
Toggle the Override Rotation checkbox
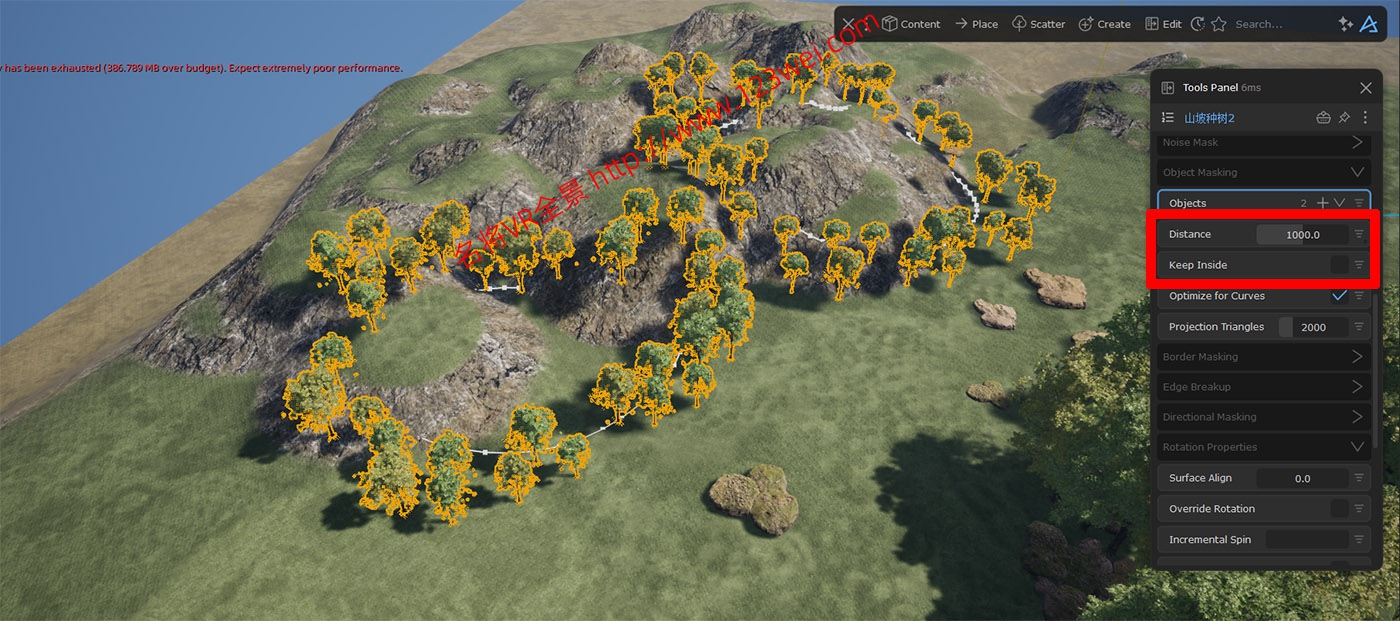pos(1339,509)
